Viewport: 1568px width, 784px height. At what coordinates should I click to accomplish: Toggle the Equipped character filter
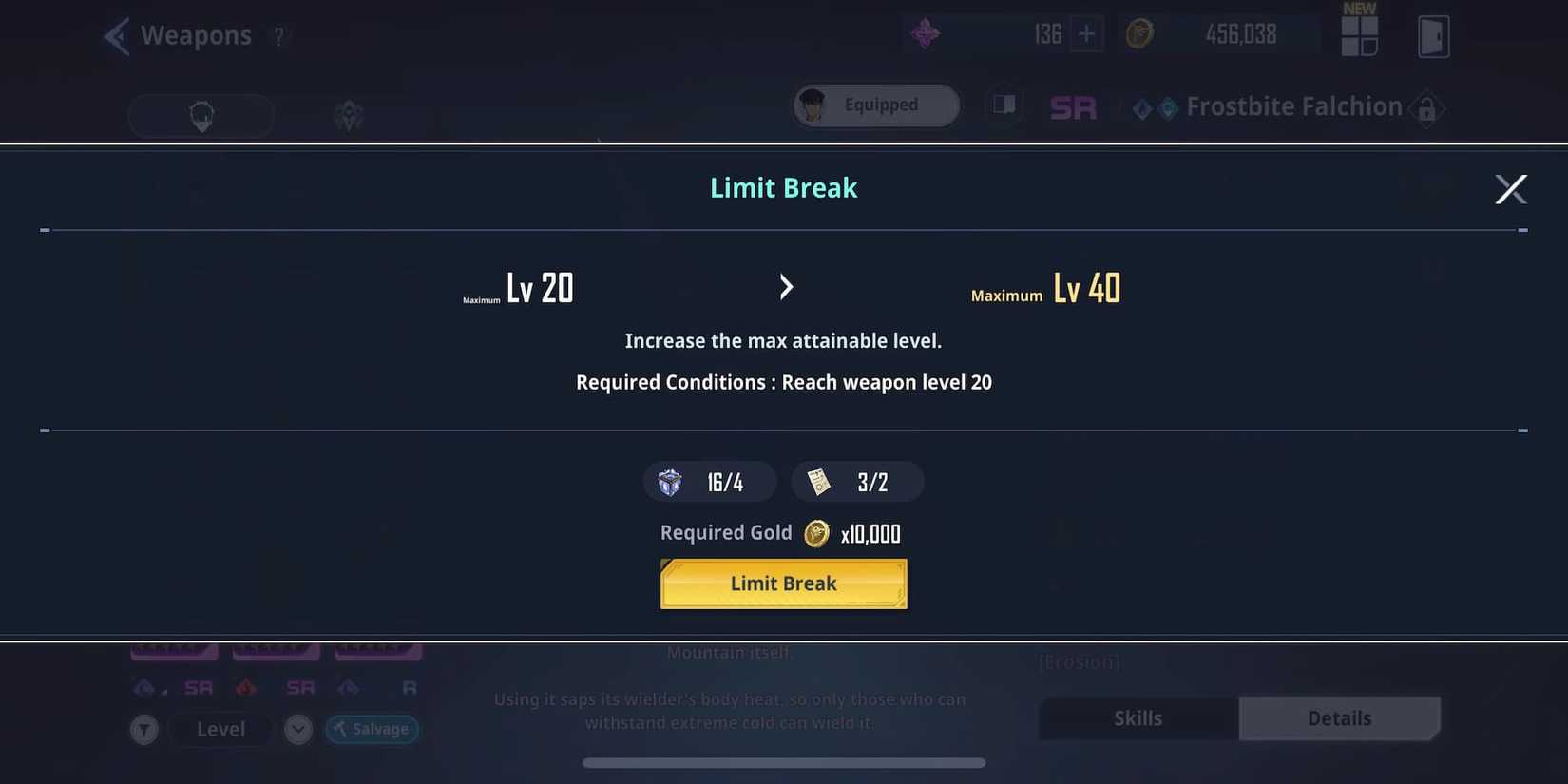[x=874, y=105]
